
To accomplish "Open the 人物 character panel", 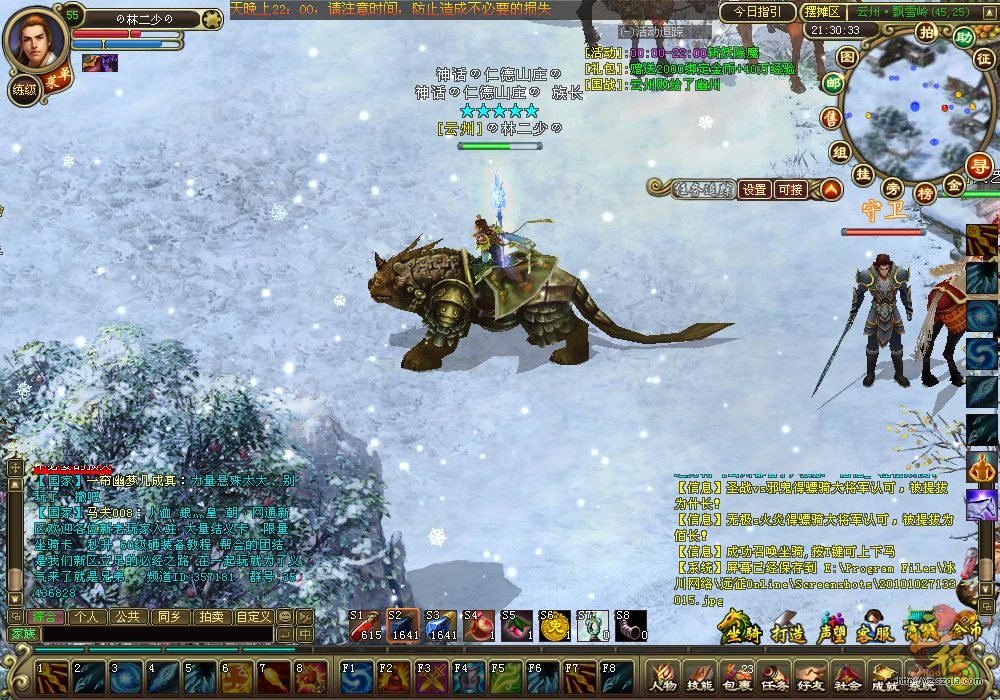I will [663, 676].
